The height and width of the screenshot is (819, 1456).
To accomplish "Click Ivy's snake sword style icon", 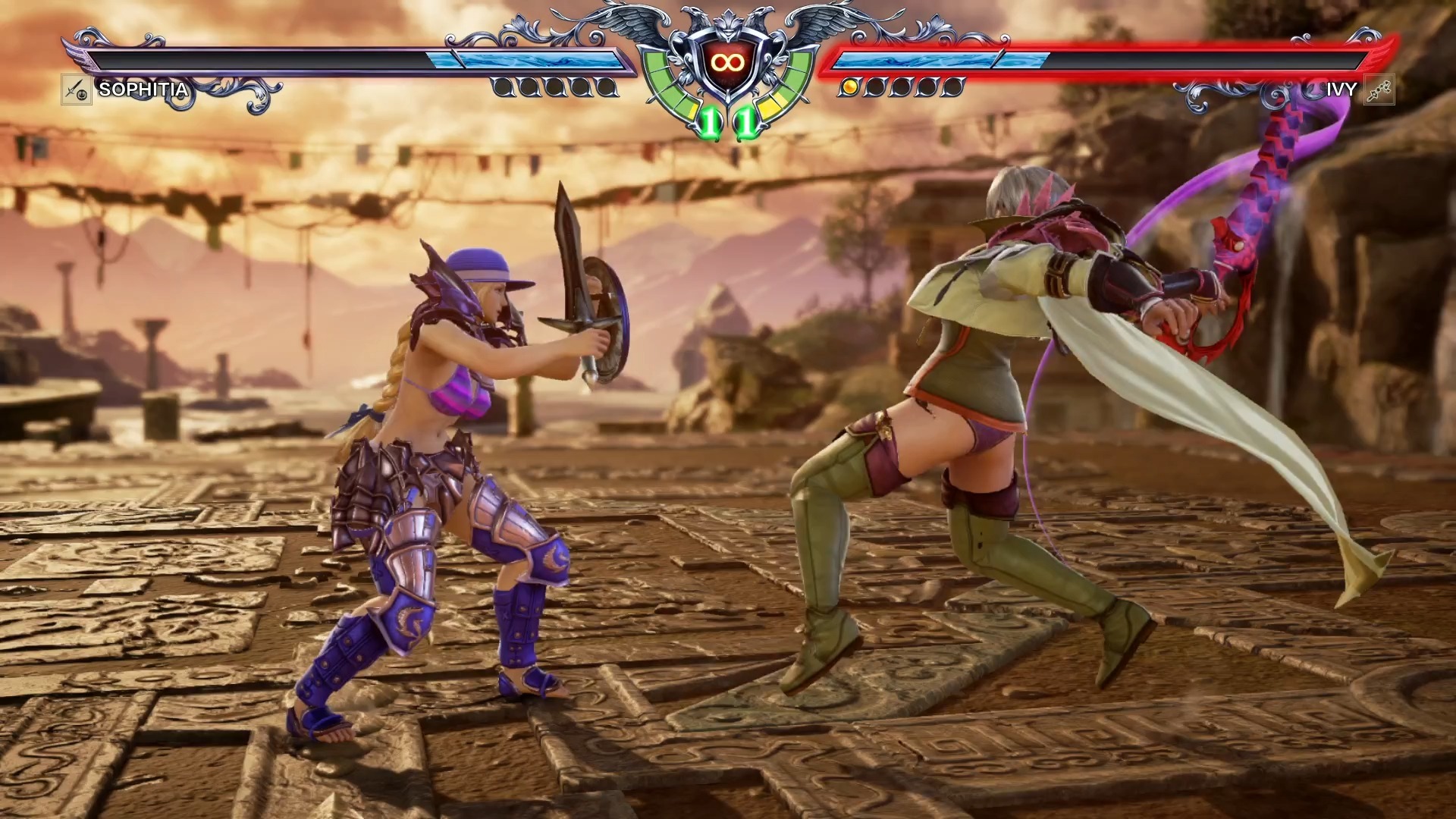I will 1379,90.
